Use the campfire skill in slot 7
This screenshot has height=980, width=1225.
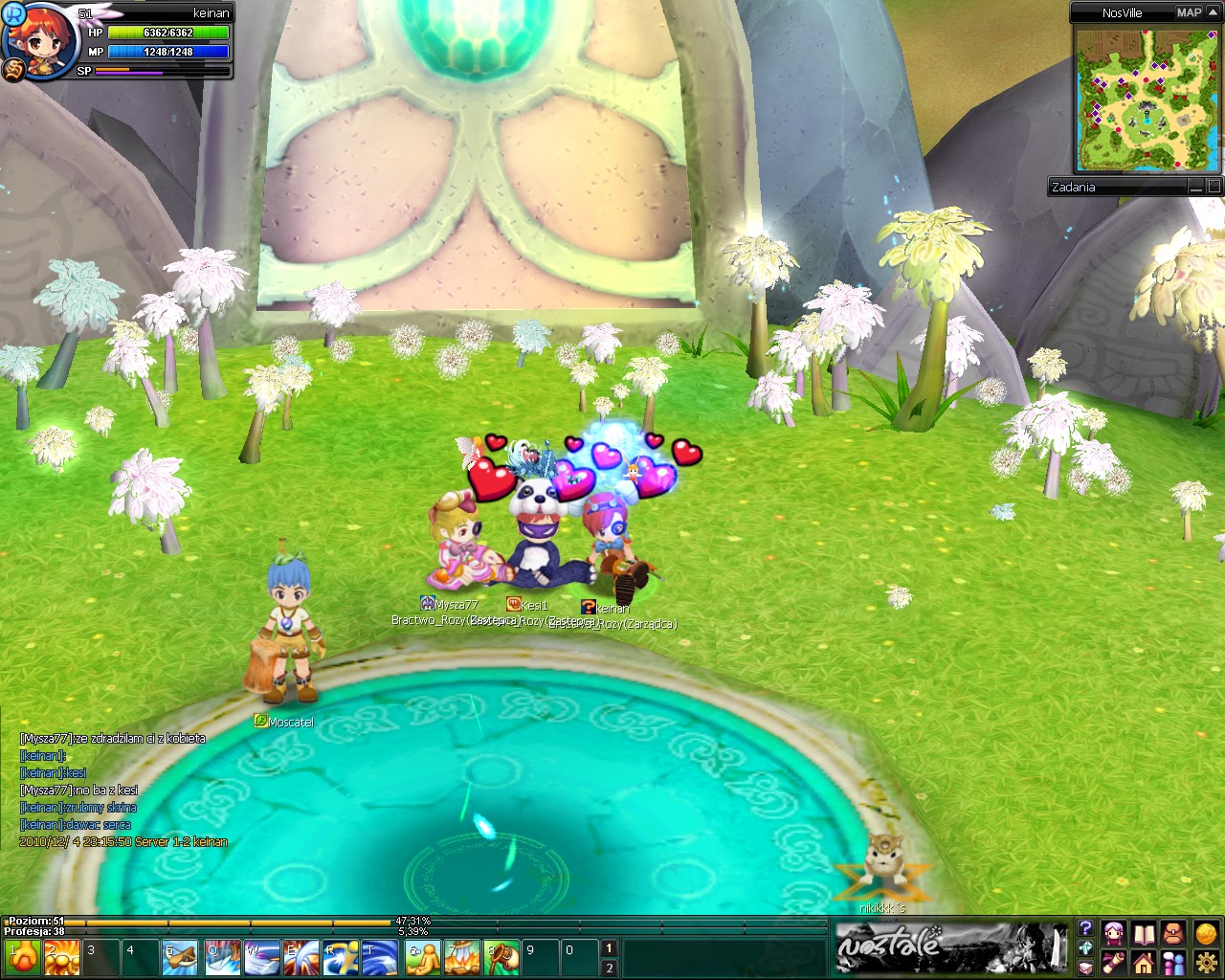pos(461,957)
